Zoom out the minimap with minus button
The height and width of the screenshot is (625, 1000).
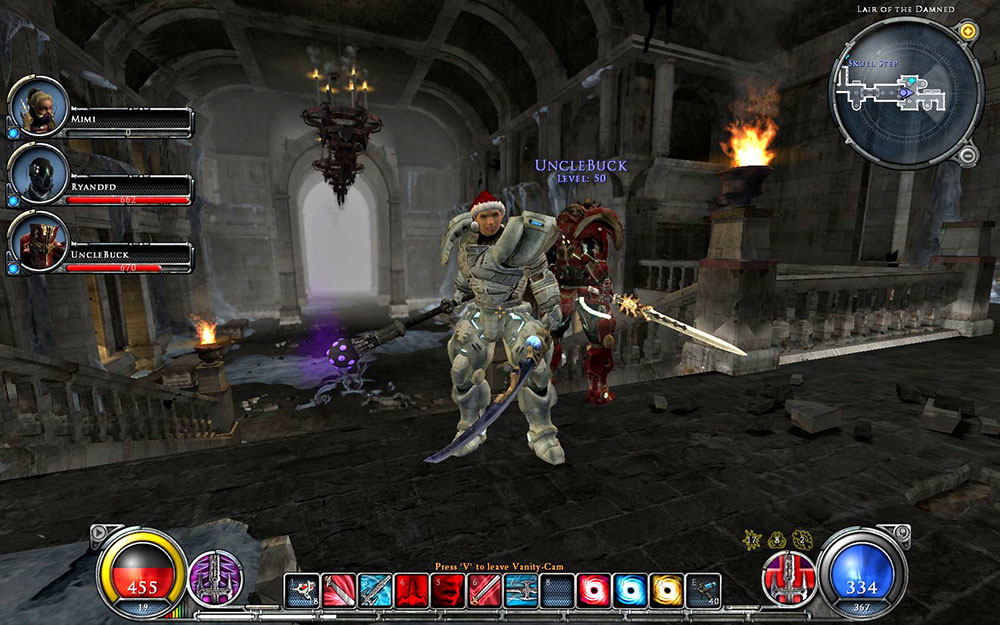click(967, 155)
